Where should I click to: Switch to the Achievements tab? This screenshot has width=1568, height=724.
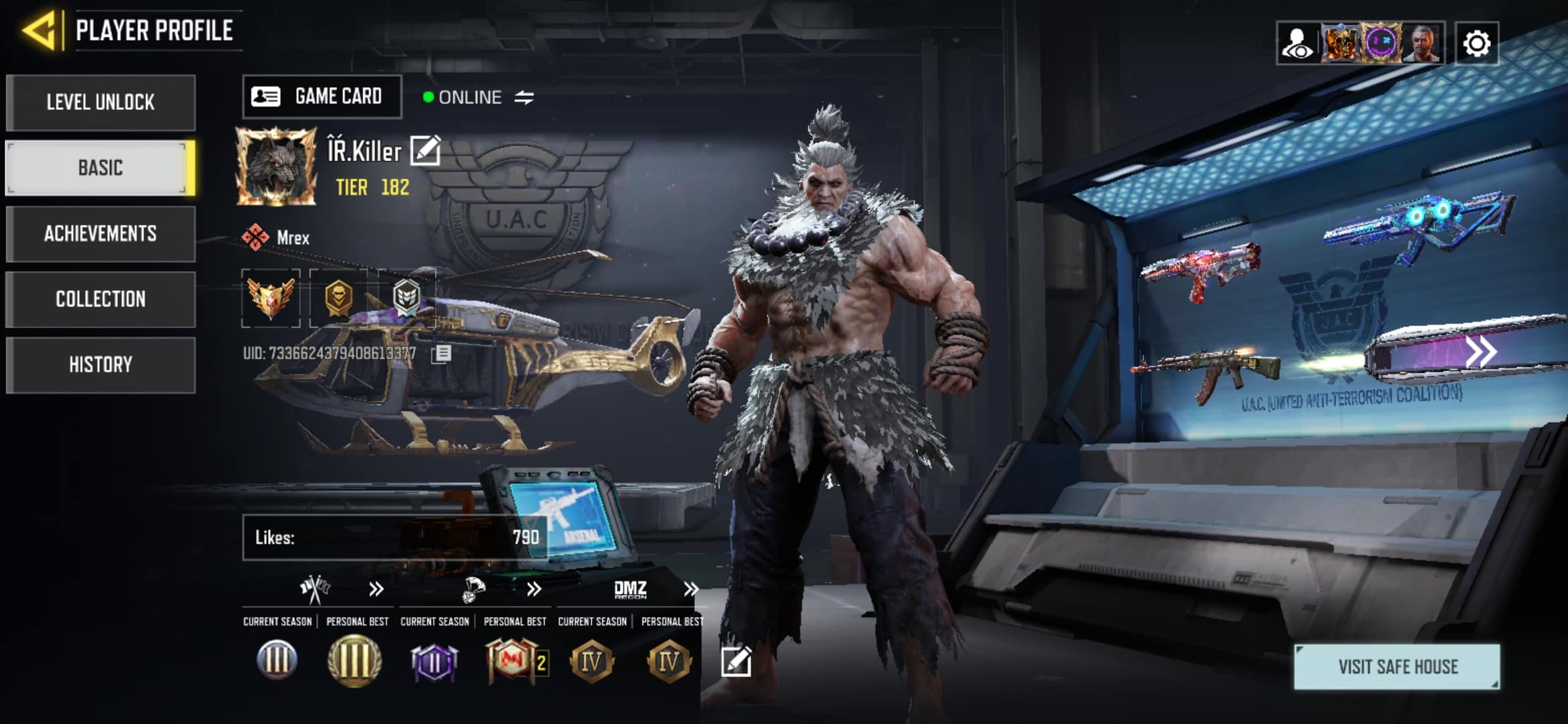(101, 233)
